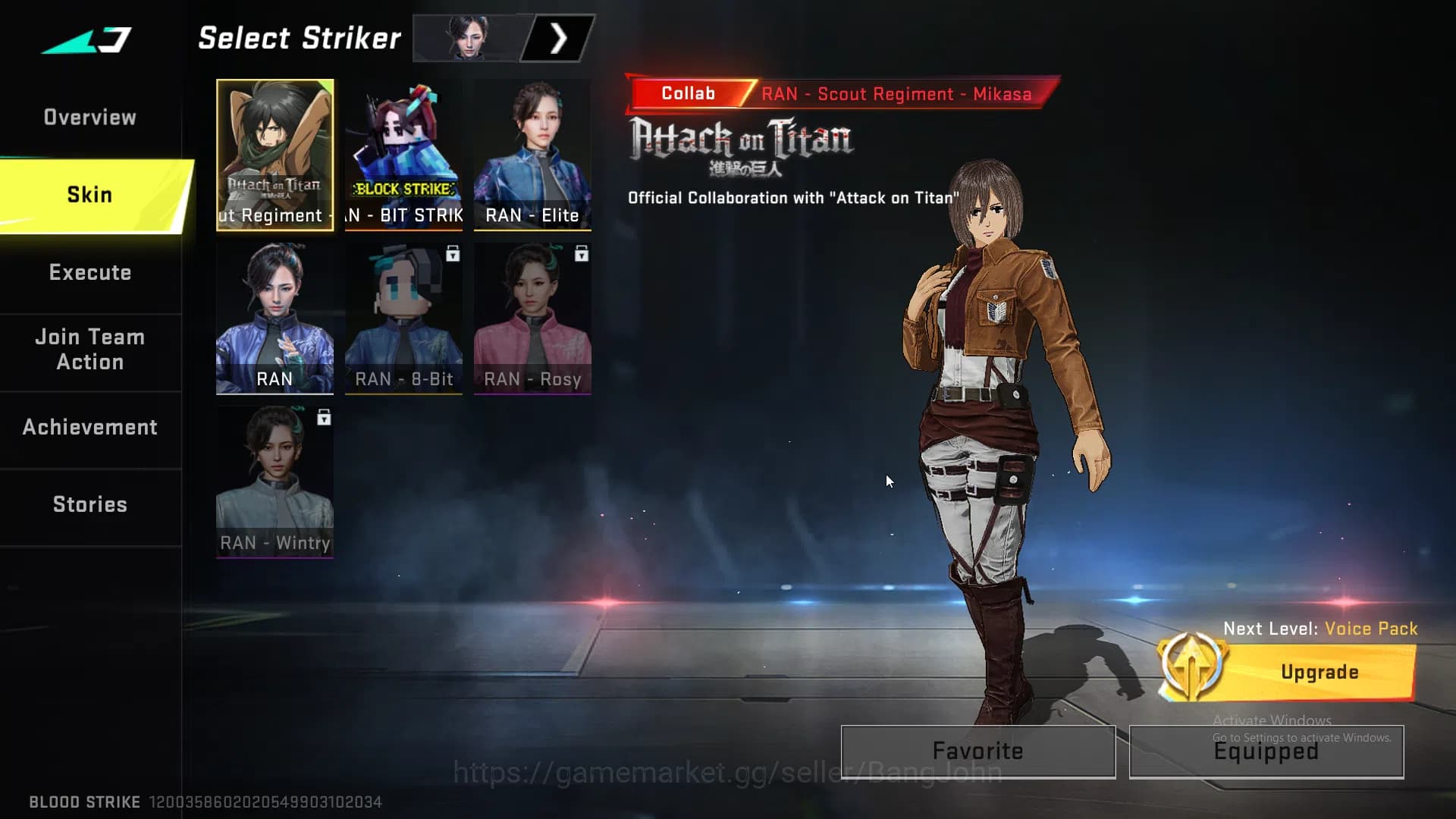This screenshot has width=1456, height=819.
Task: Go to the next striker with the arrow
Action: (x=559, y=39)
